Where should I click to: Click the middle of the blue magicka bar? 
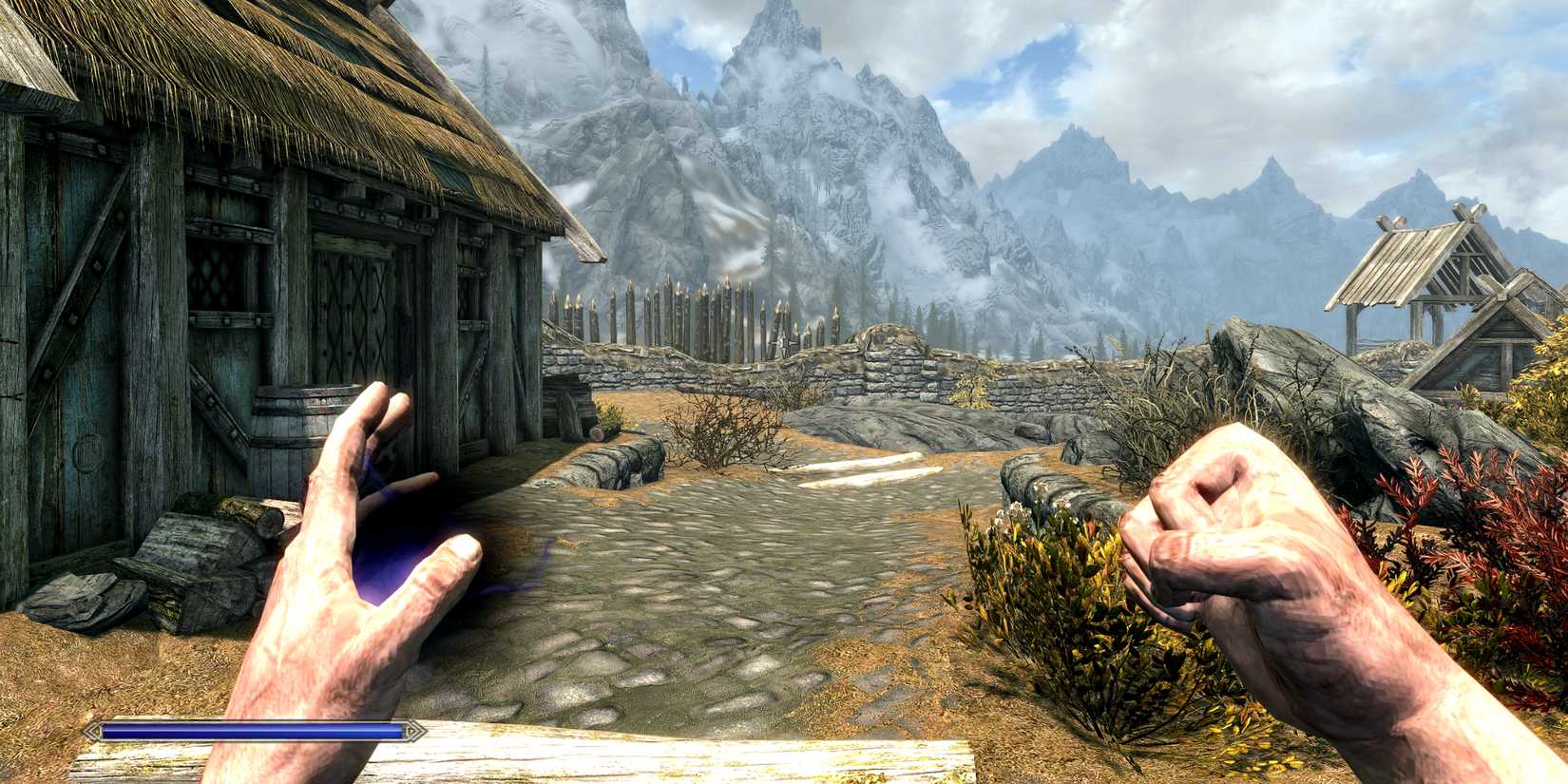point(252,731)
